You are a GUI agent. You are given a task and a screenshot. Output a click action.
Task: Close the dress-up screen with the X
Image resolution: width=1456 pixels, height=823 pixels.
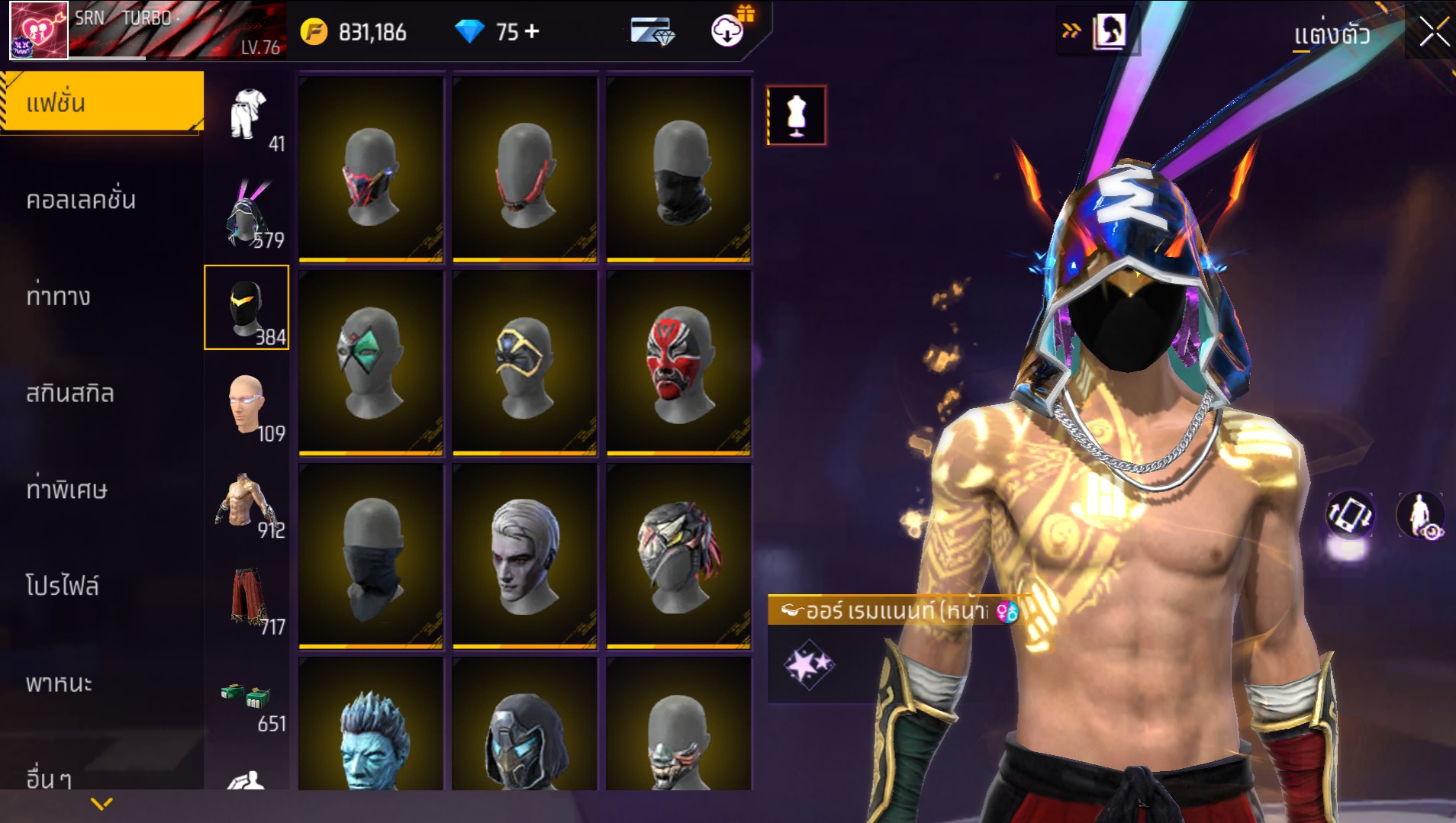coord(1434,33)
